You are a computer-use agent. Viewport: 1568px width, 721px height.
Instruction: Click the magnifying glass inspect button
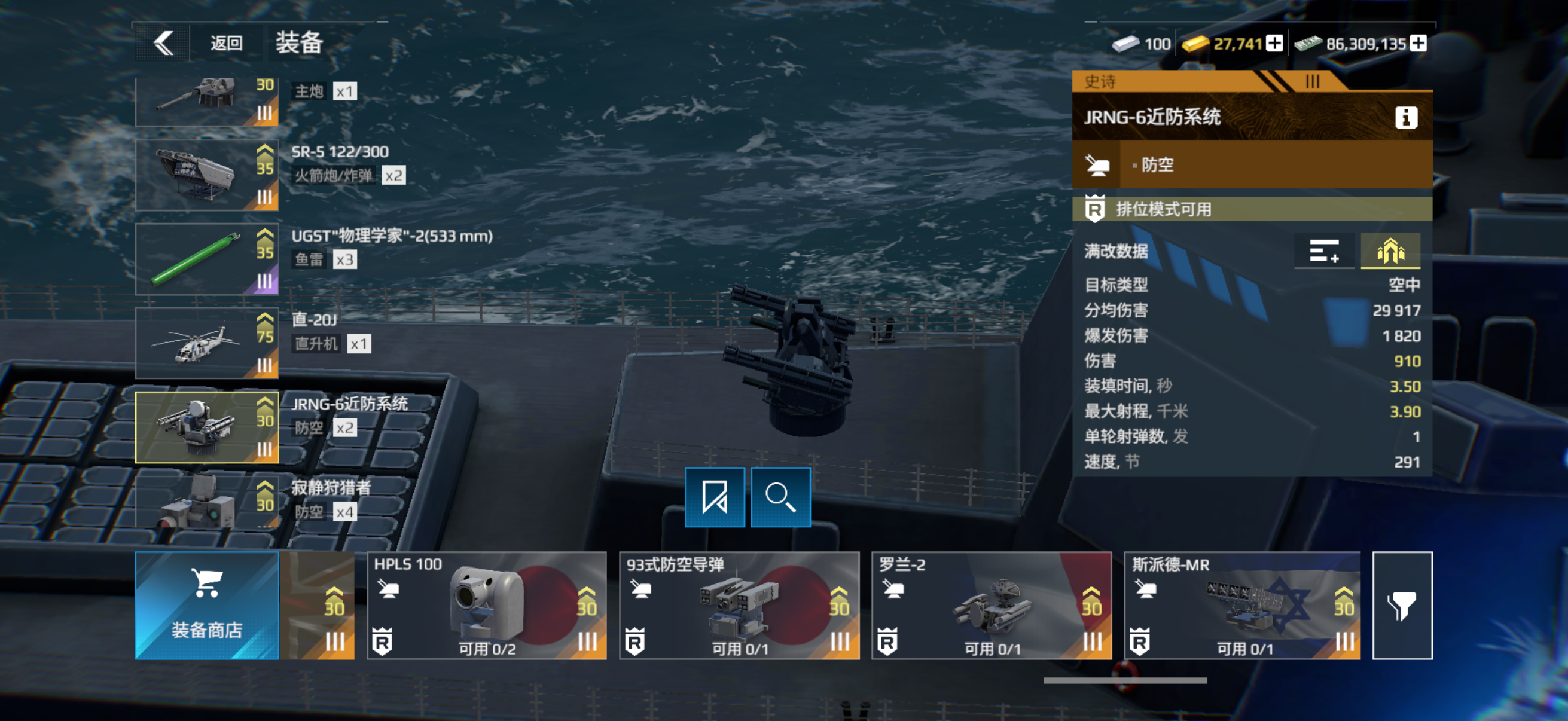[x=780, y=497]
